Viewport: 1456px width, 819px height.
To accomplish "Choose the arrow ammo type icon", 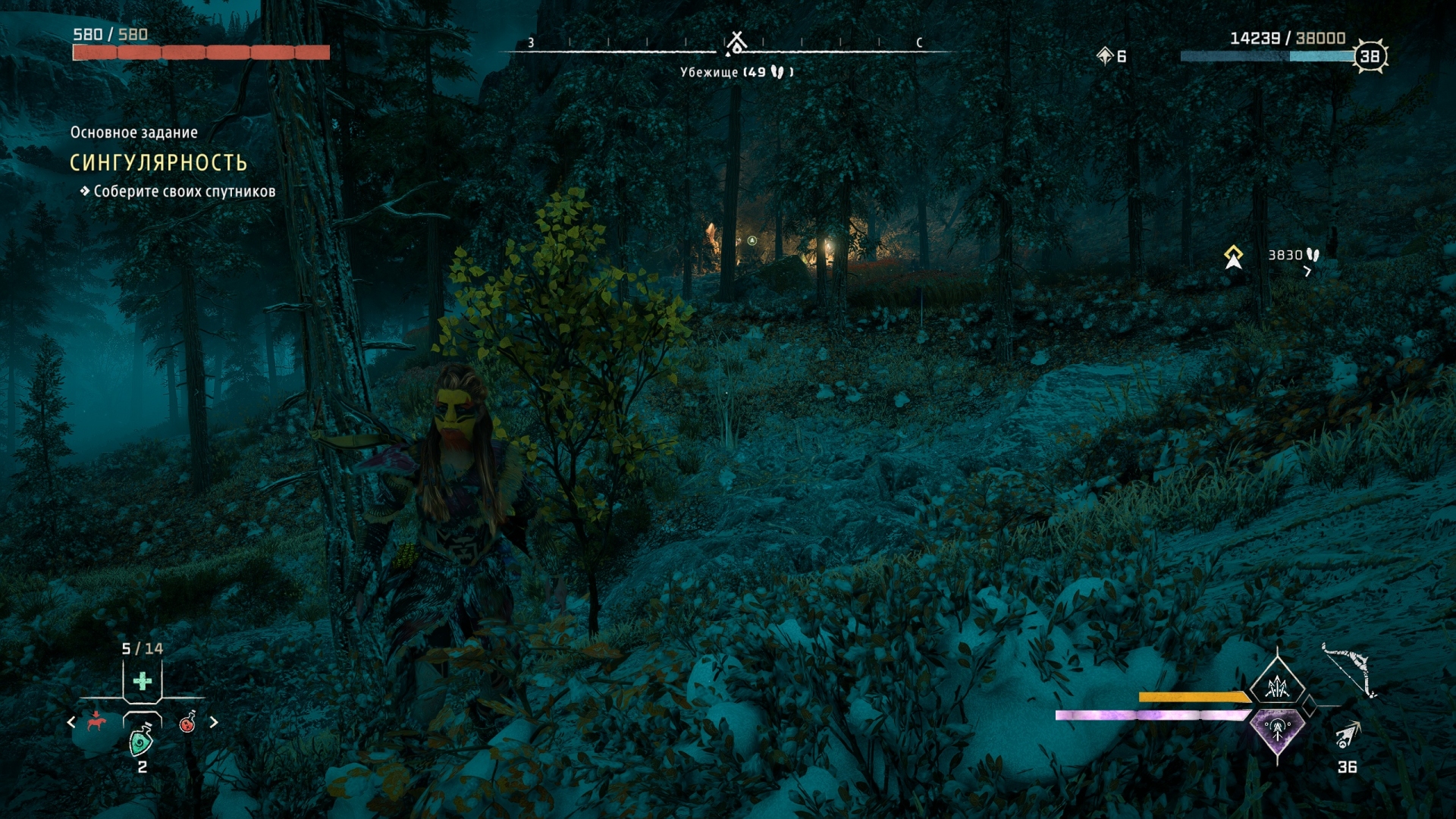I will point(1347,735).
